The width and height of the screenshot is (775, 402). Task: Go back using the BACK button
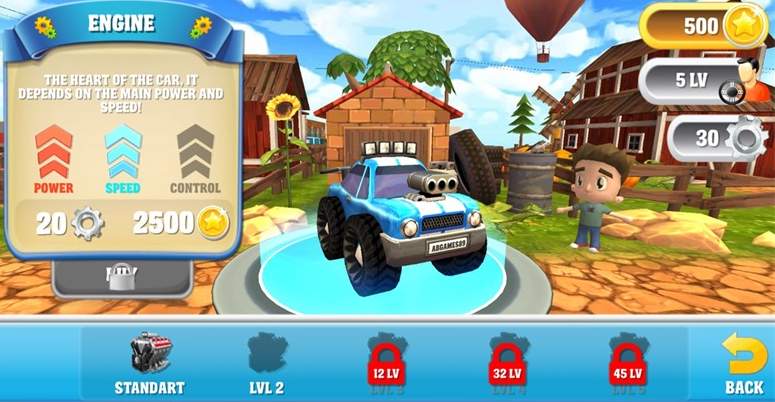(x=743, y=362)
